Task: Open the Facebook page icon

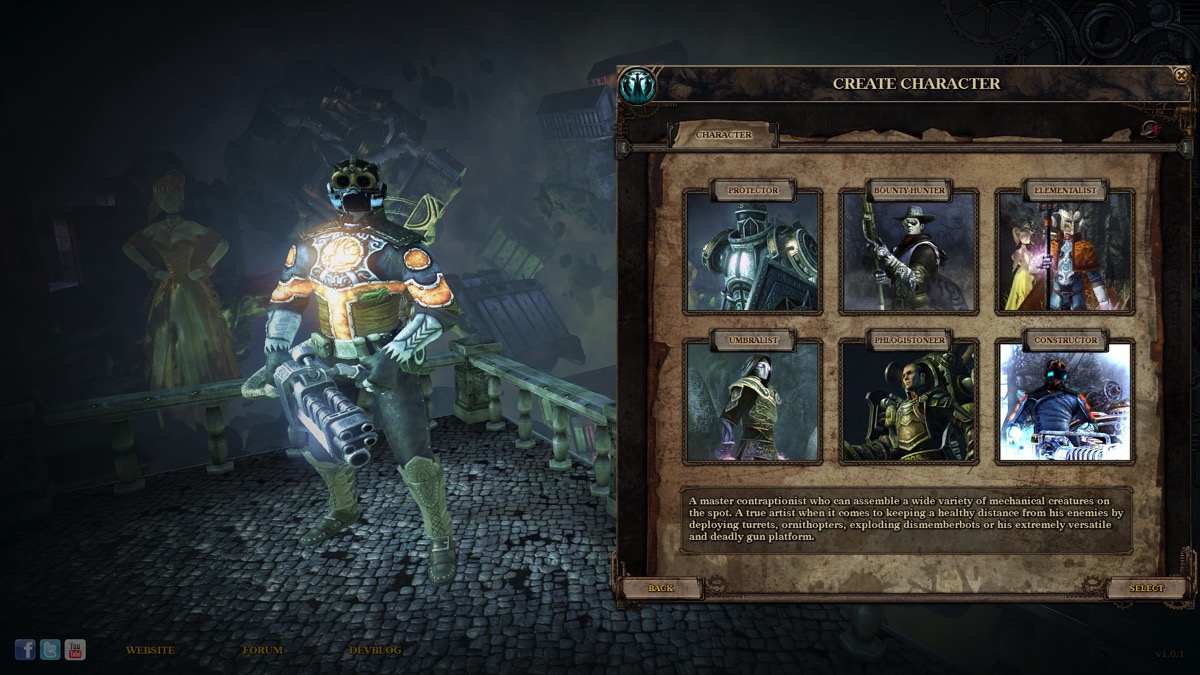Action: (25, 650)
